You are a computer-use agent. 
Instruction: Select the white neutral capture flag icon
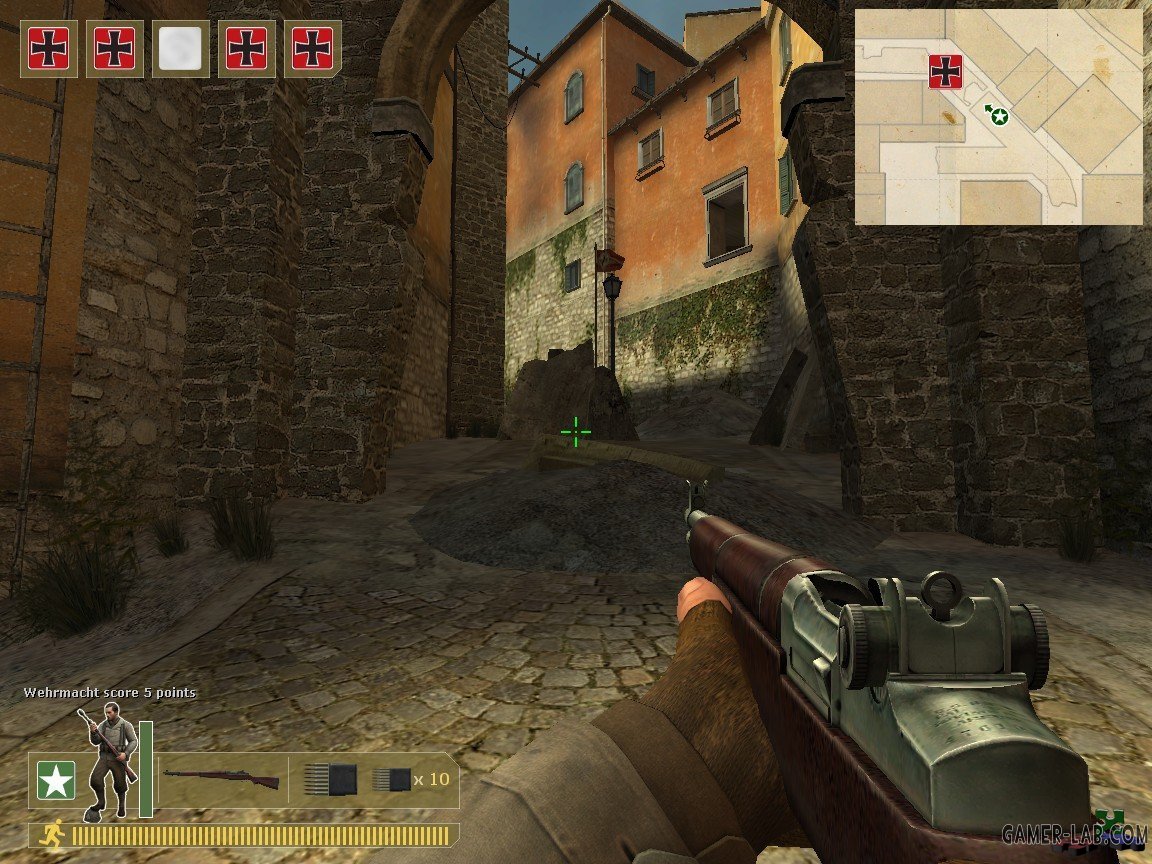(180, 48)
